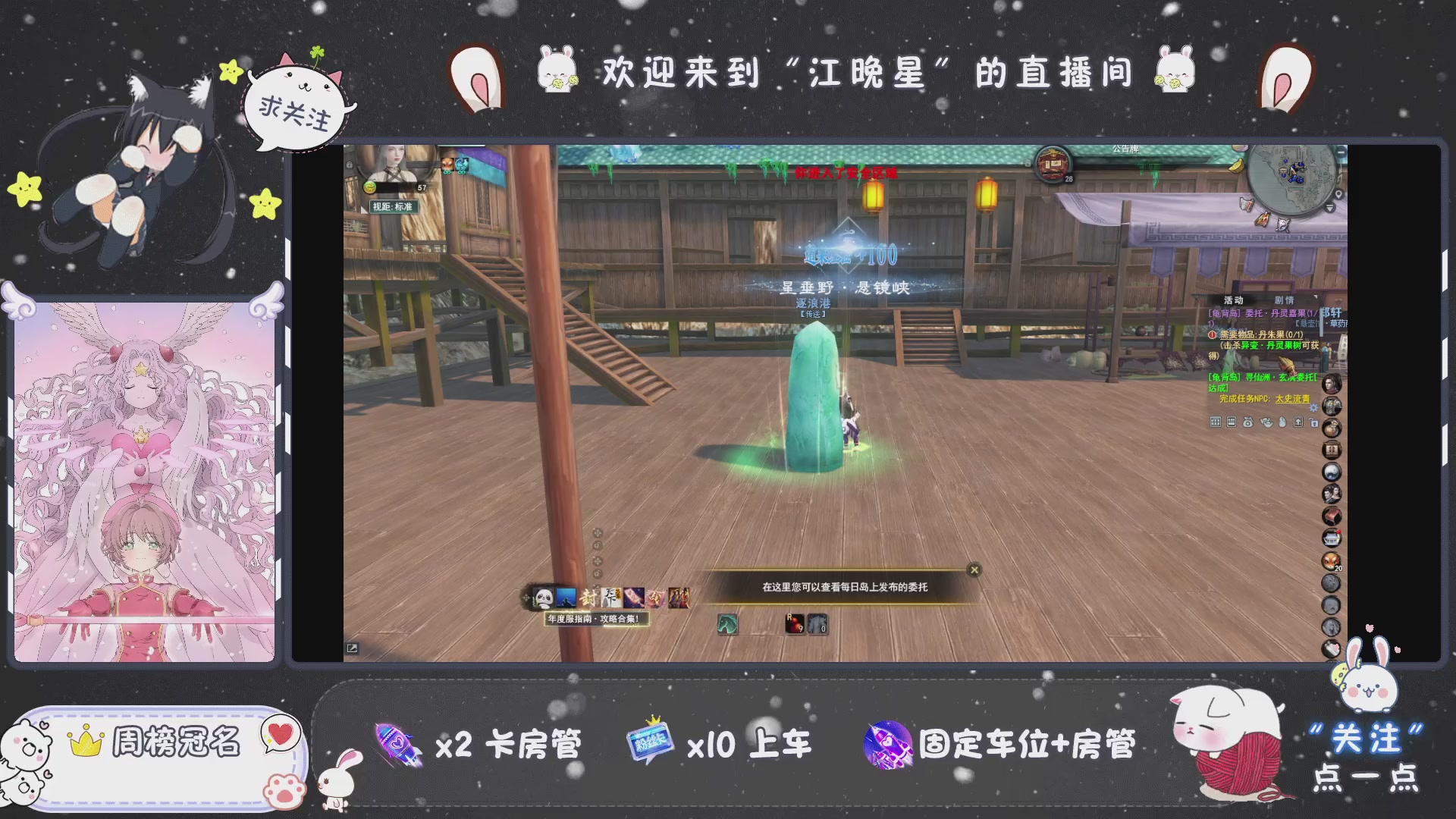The image size is (1456, 819).
Task: Switch to the 剧情 tab
Action: [x=1284, y=301]
